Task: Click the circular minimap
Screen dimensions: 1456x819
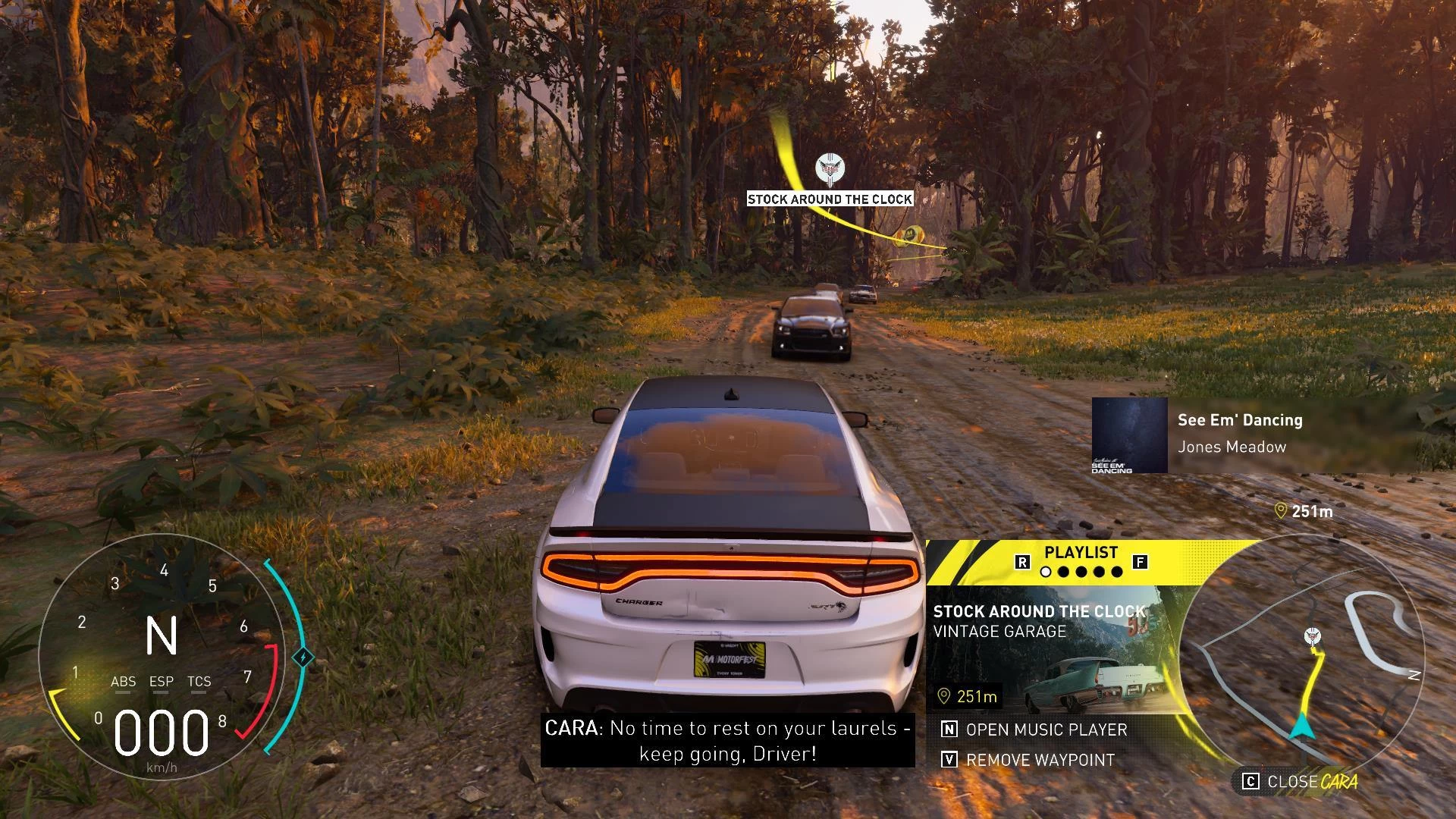Action: 1303,660
